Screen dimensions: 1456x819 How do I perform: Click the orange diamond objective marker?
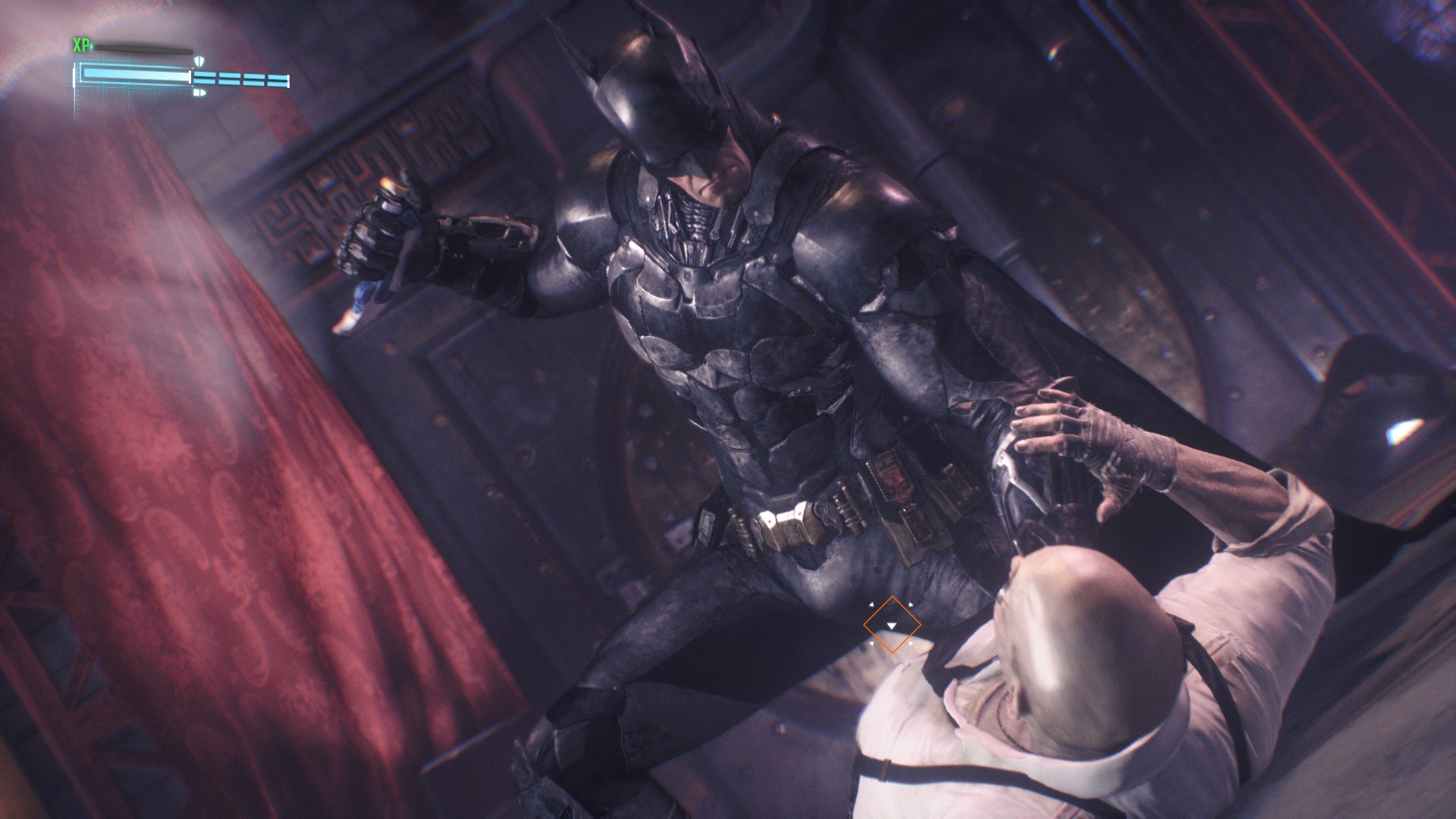point(892,624)
